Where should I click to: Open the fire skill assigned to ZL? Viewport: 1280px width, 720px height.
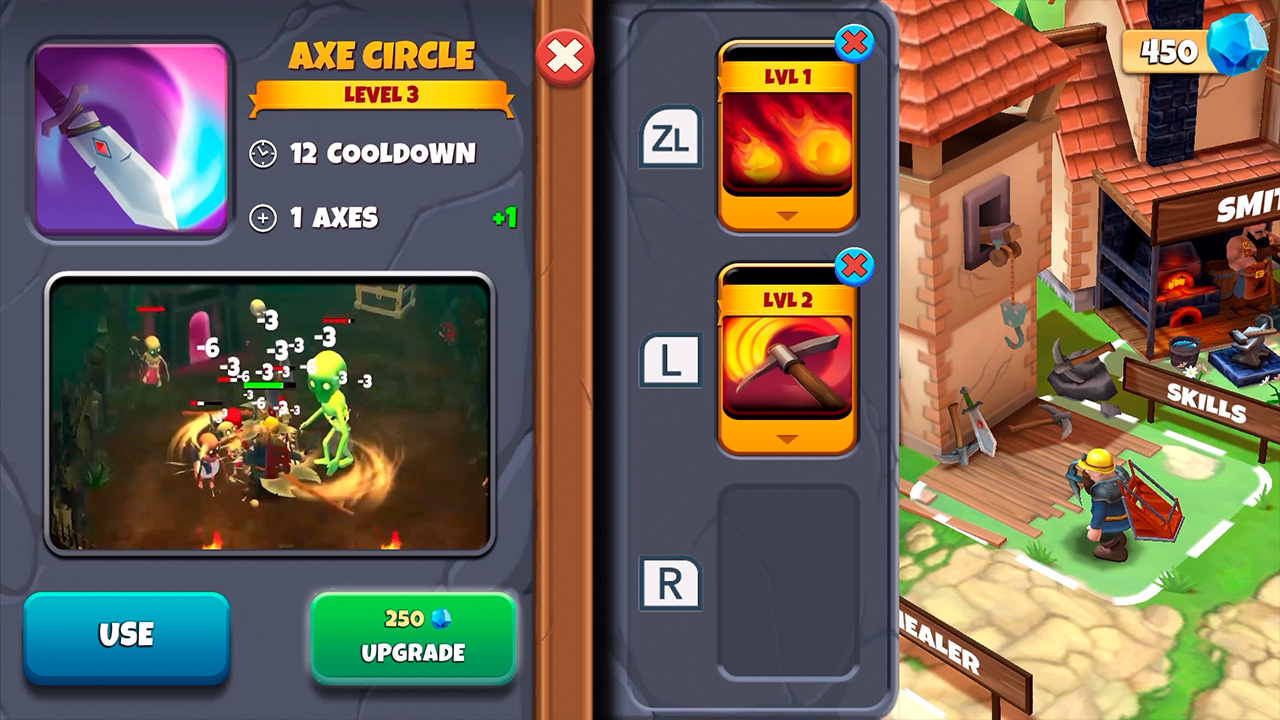787,140
